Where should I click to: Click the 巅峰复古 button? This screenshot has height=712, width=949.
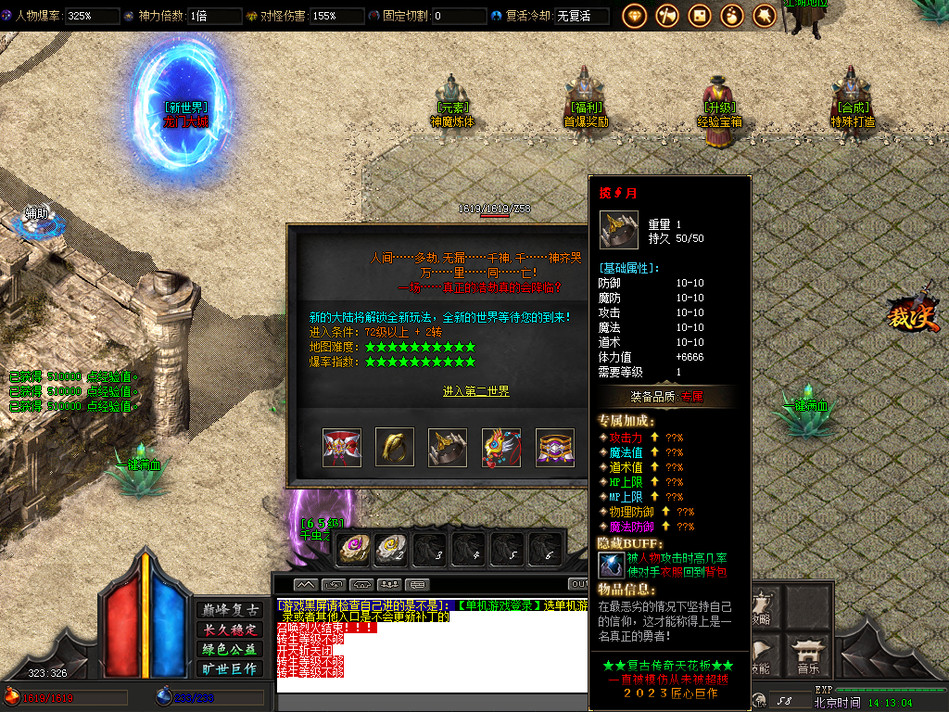(230, 610)
